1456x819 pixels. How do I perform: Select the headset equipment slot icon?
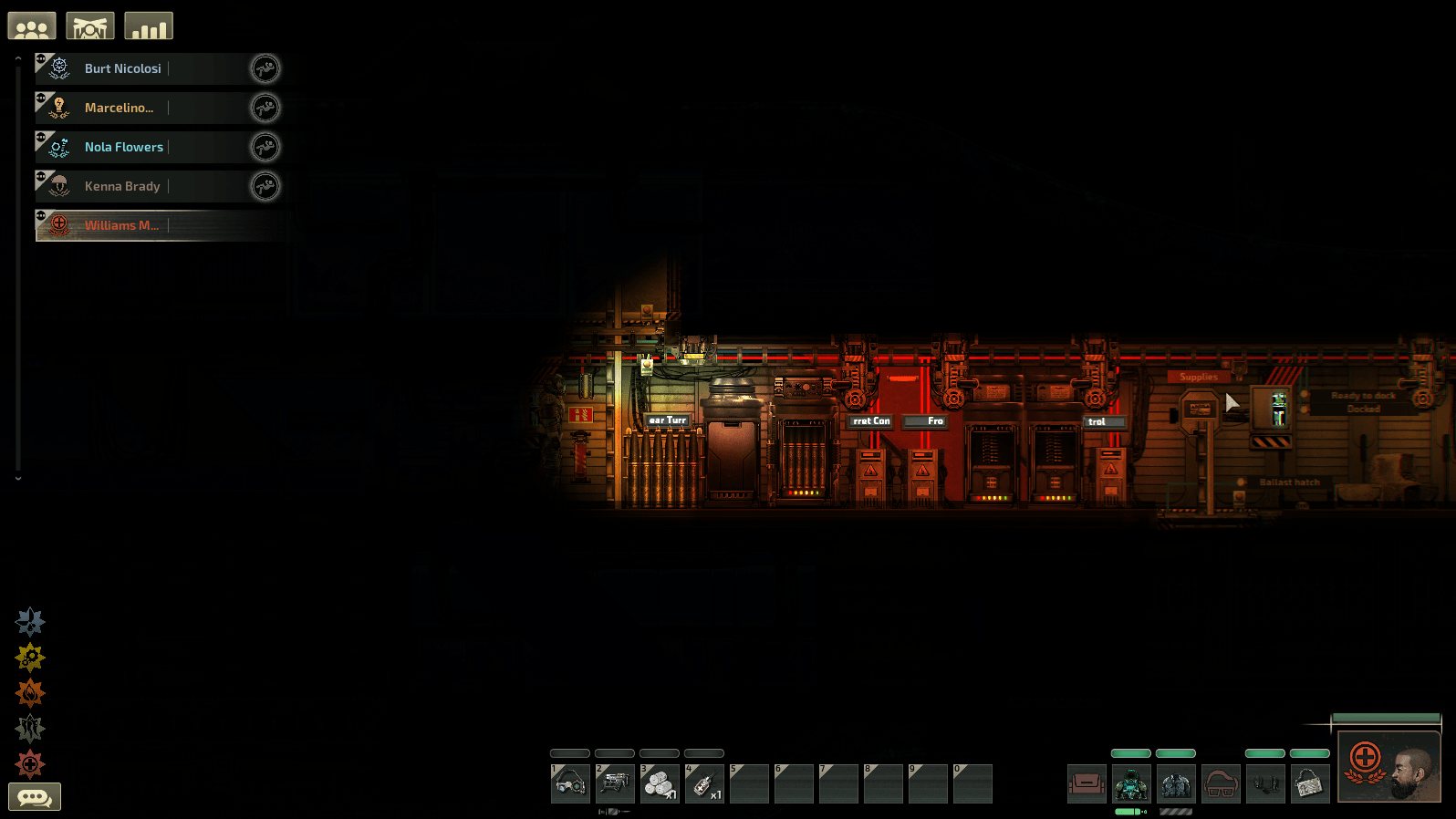pos(1266,783)
